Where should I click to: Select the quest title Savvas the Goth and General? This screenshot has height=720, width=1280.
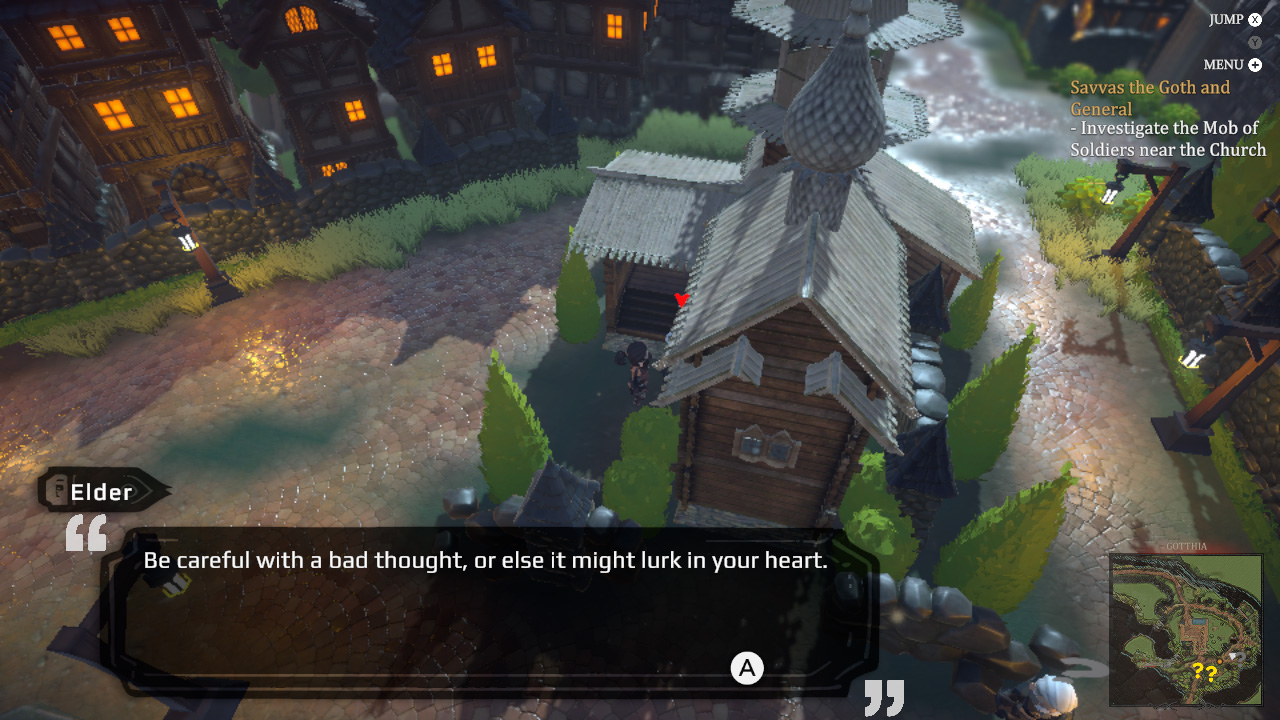click(1150, 97)
